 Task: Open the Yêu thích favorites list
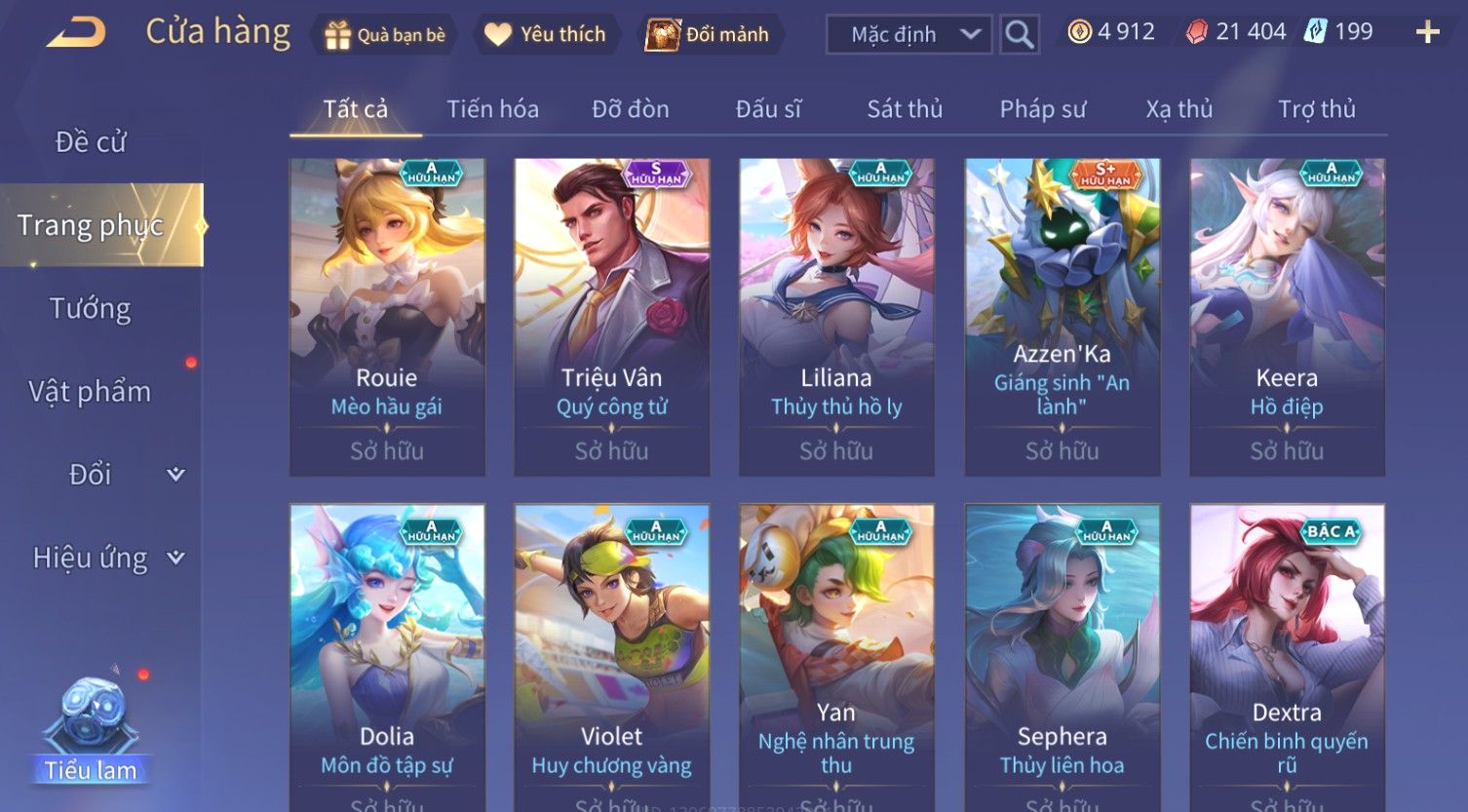(x=546, y=35)
